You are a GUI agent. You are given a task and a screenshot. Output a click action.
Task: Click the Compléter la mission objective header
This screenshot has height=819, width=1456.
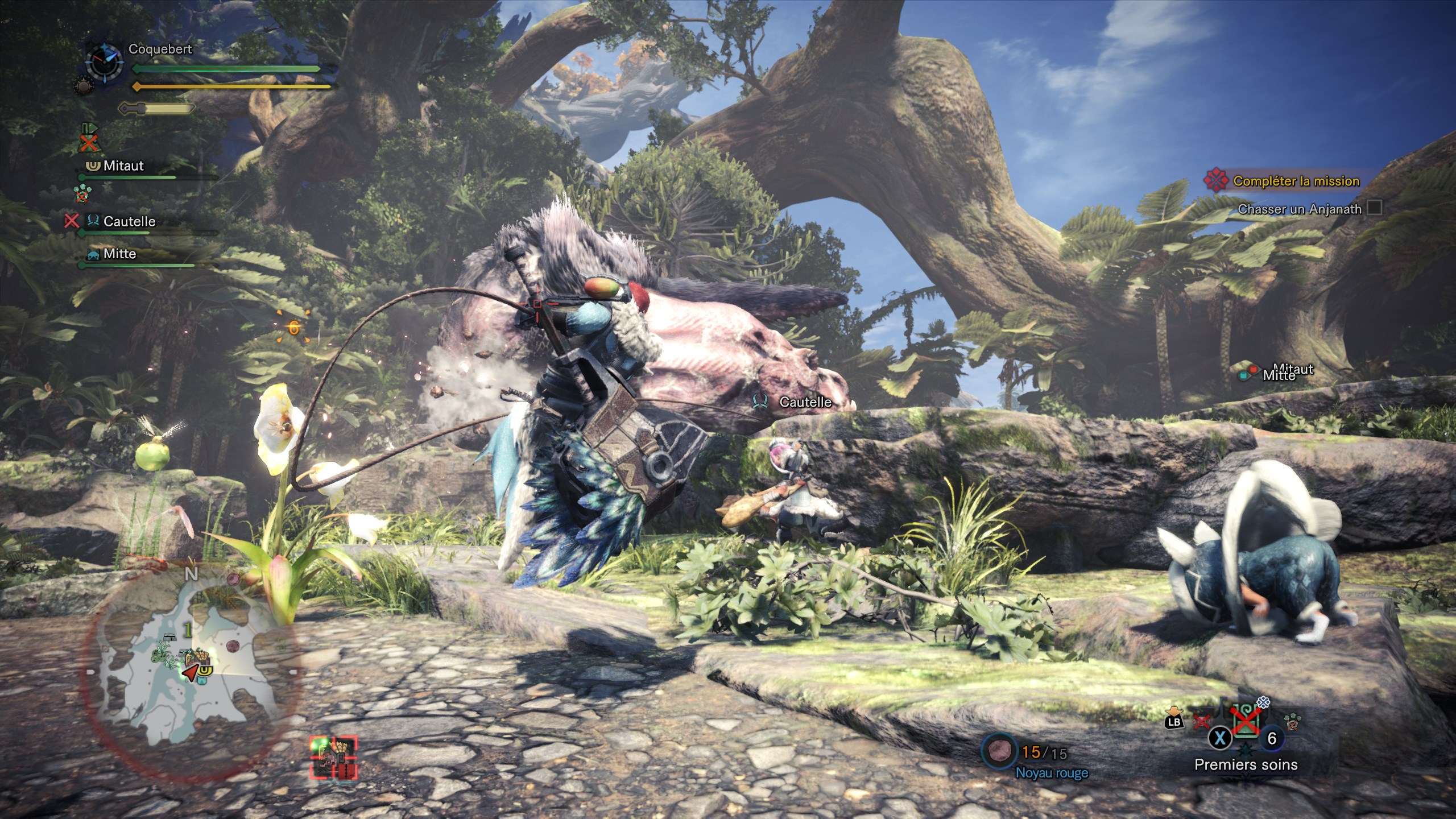[x=1296, y=181]
